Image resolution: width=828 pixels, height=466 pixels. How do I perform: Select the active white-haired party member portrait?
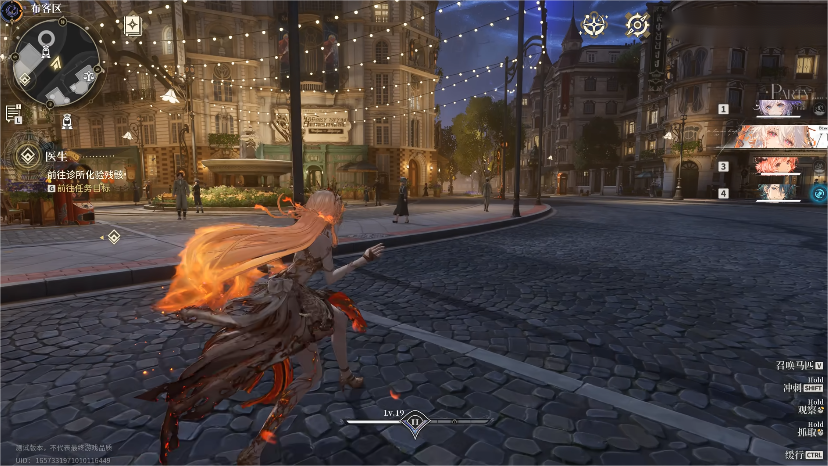coord(780,137)
